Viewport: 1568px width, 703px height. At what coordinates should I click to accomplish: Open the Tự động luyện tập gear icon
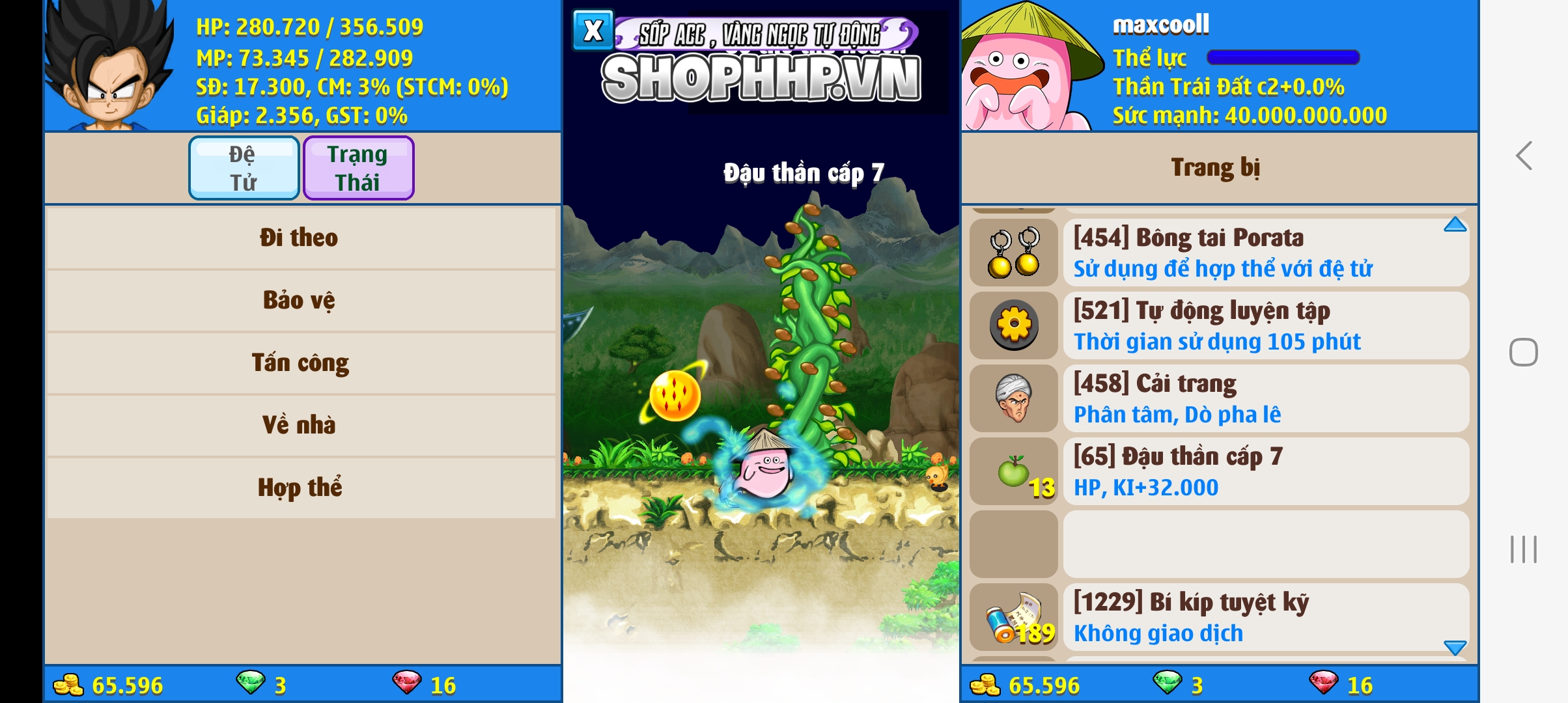tap(1014, 325)
